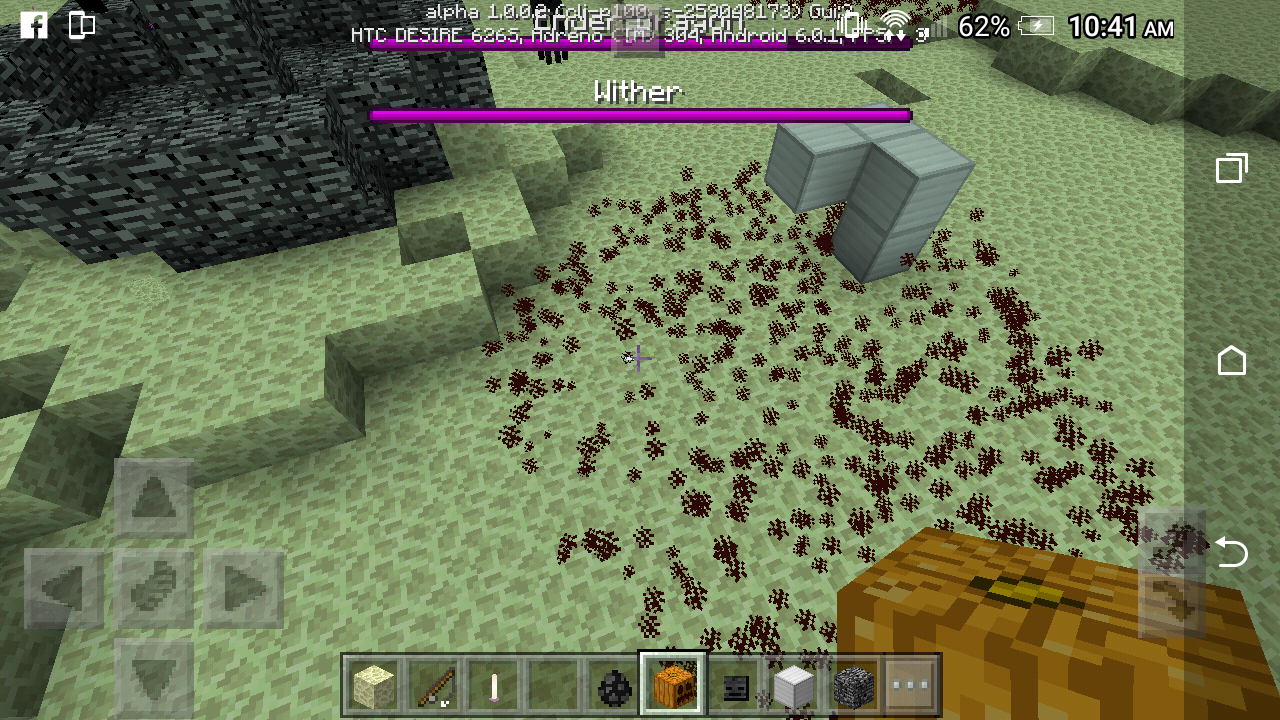
Task: Tap the fly down button
Action: [x=1171, y=602]
